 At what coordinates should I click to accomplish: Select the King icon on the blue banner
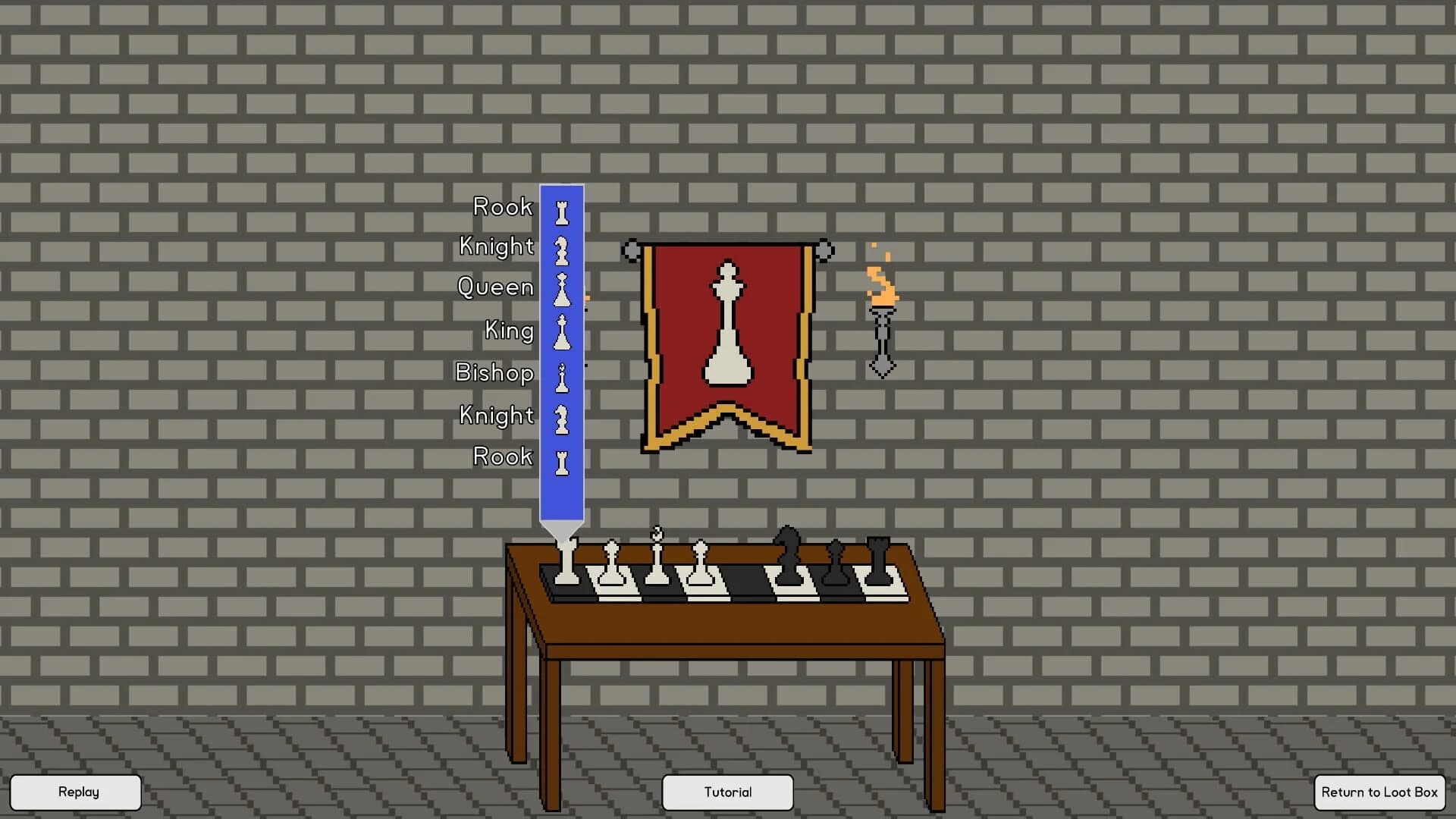561,332
